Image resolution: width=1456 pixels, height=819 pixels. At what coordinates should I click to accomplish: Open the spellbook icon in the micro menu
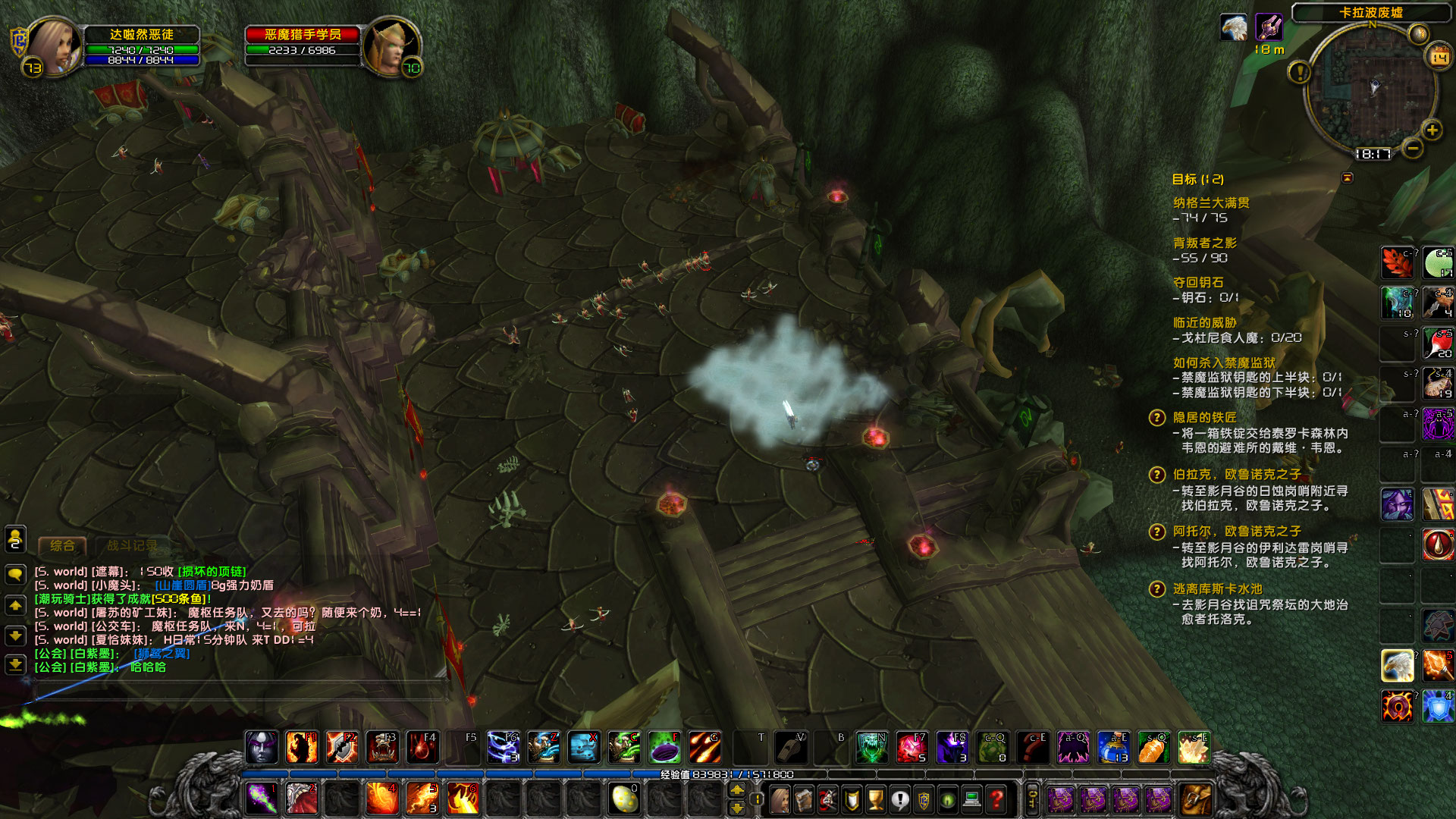[x=803, y=799]
